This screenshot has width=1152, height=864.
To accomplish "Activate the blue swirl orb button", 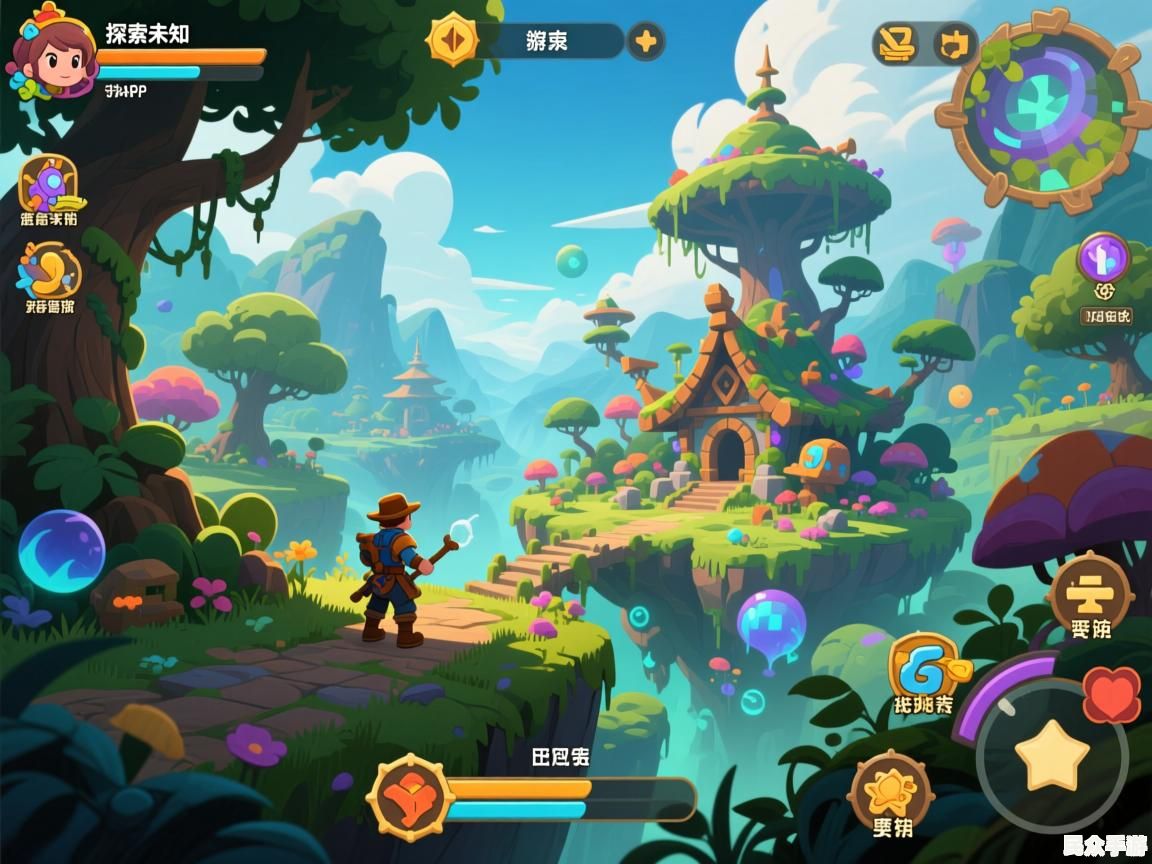I will [x=61, y=551].
